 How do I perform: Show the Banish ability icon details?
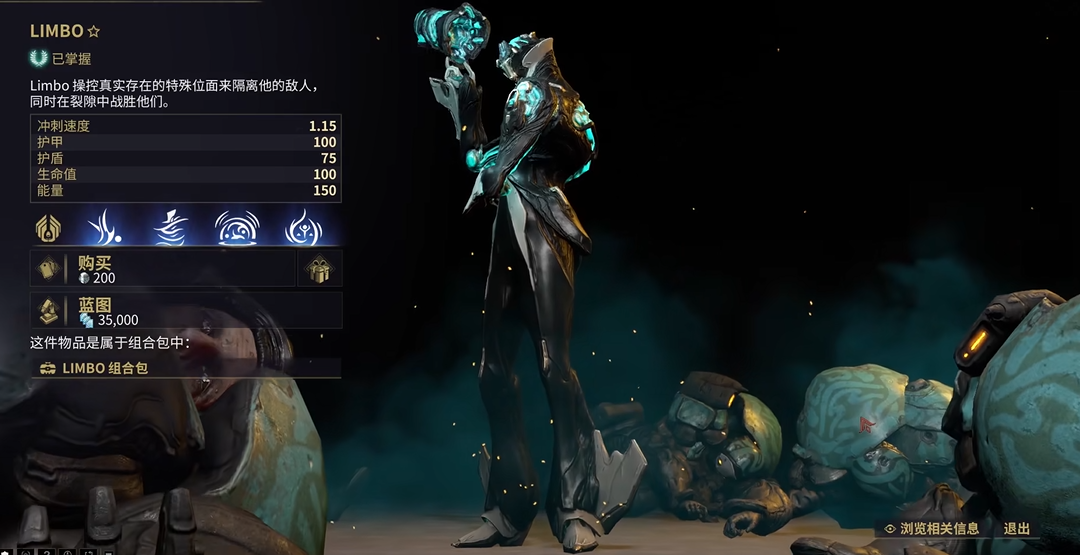pos(104,227)
